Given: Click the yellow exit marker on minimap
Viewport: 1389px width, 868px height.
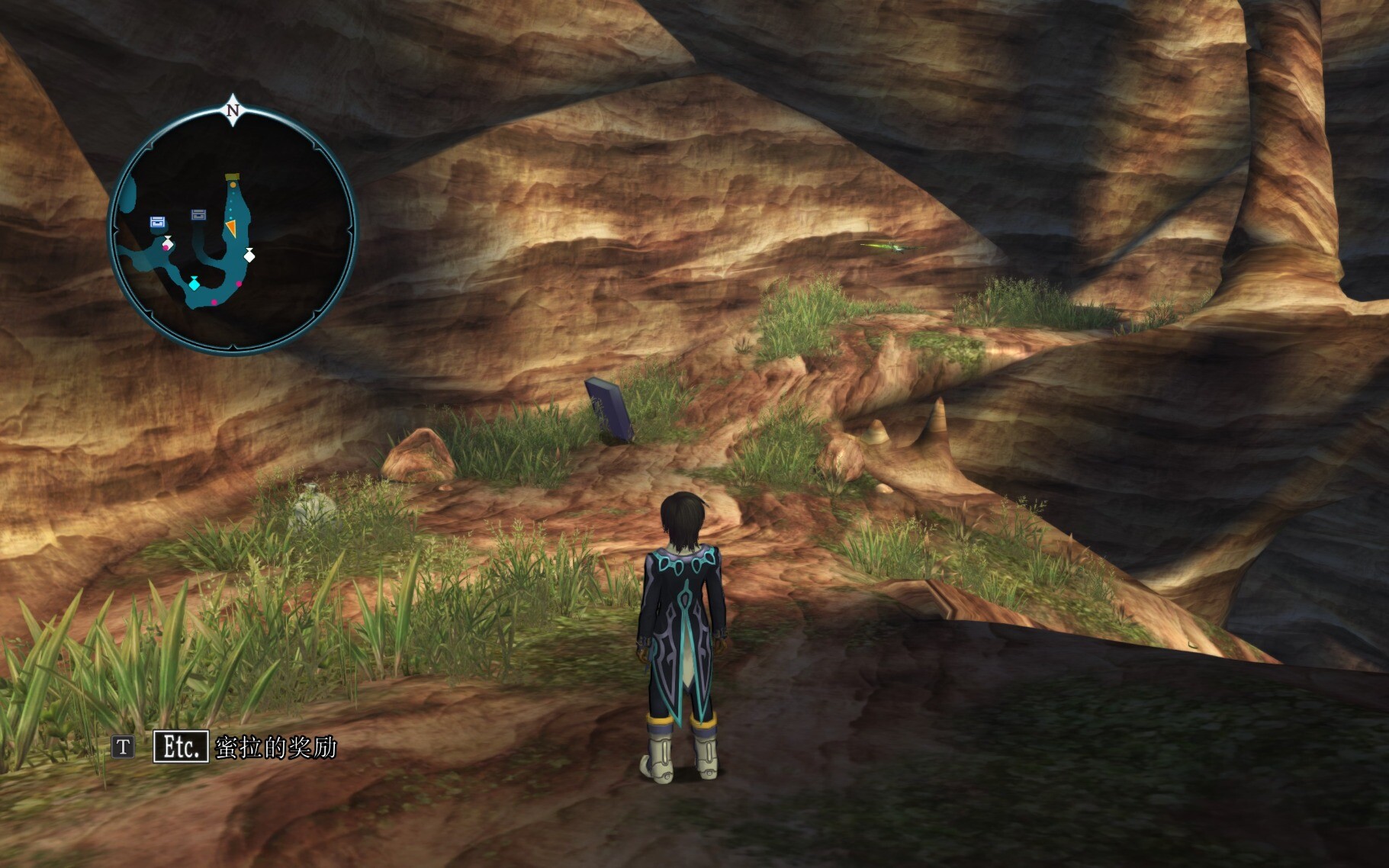Looking at the screenshot, I should pos(232,178).
